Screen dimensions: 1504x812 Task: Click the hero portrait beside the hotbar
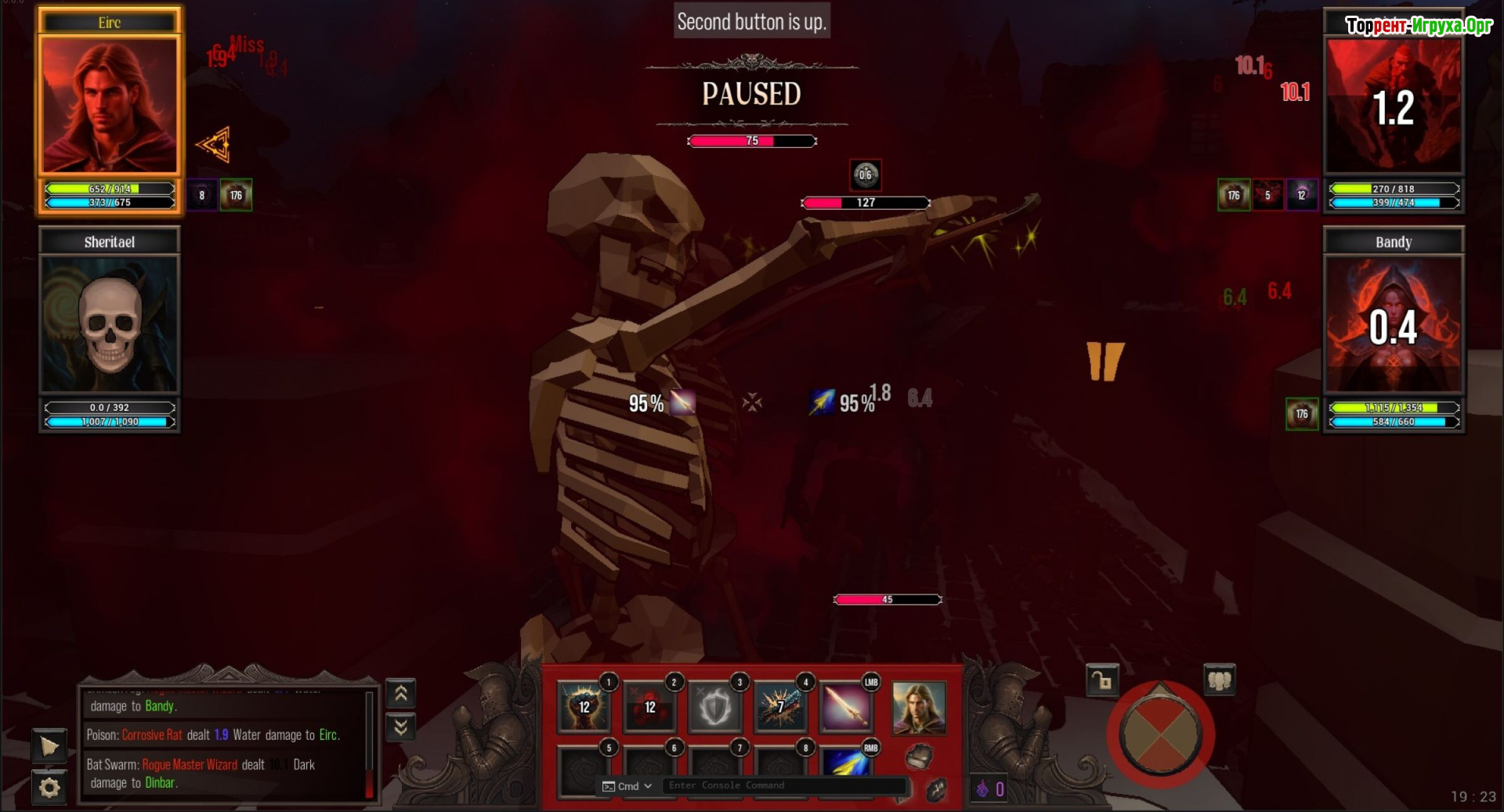click(919, 708)
